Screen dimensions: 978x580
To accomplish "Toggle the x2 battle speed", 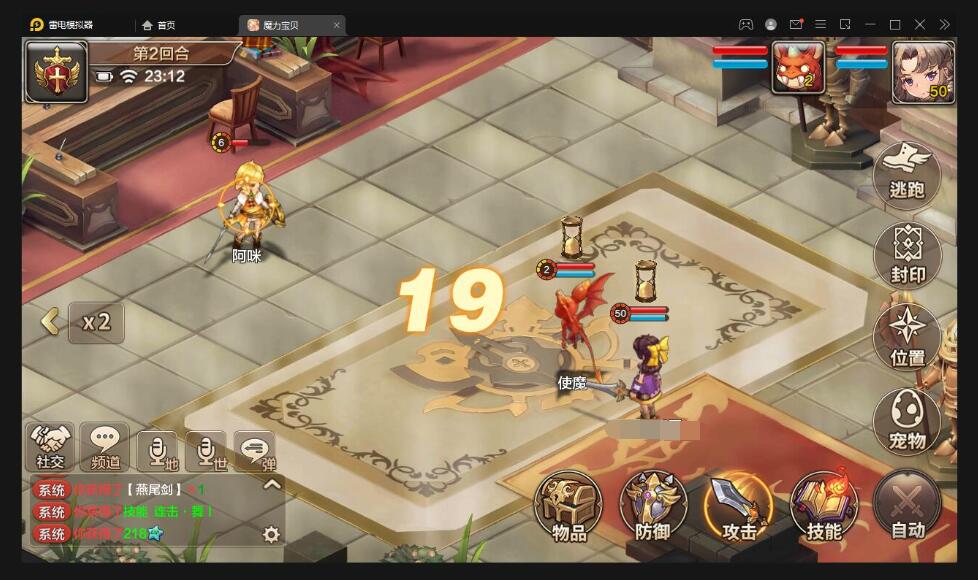I will tap(96, 322).
